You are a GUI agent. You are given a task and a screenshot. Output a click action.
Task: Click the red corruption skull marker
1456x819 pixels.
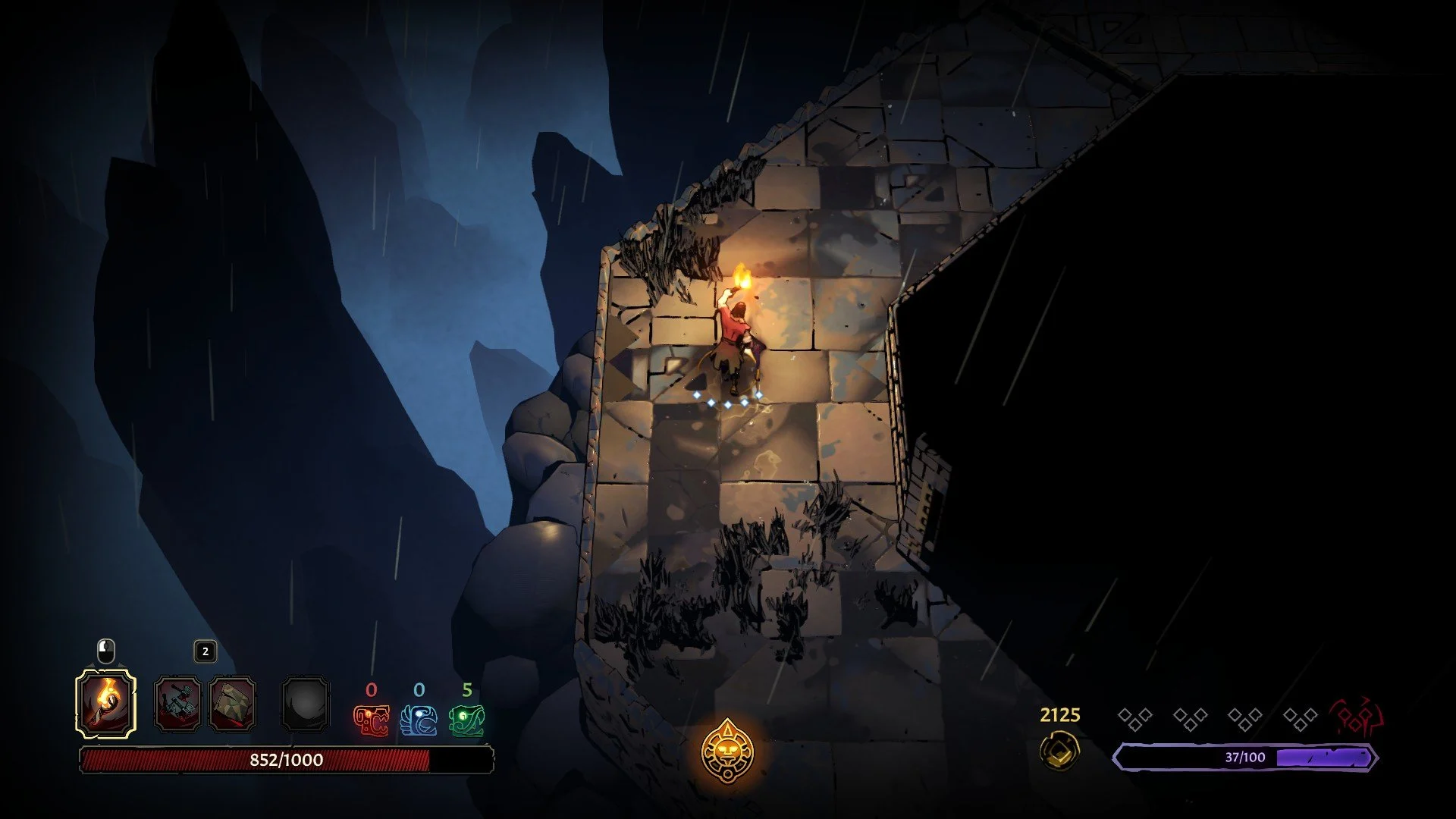1354,717
